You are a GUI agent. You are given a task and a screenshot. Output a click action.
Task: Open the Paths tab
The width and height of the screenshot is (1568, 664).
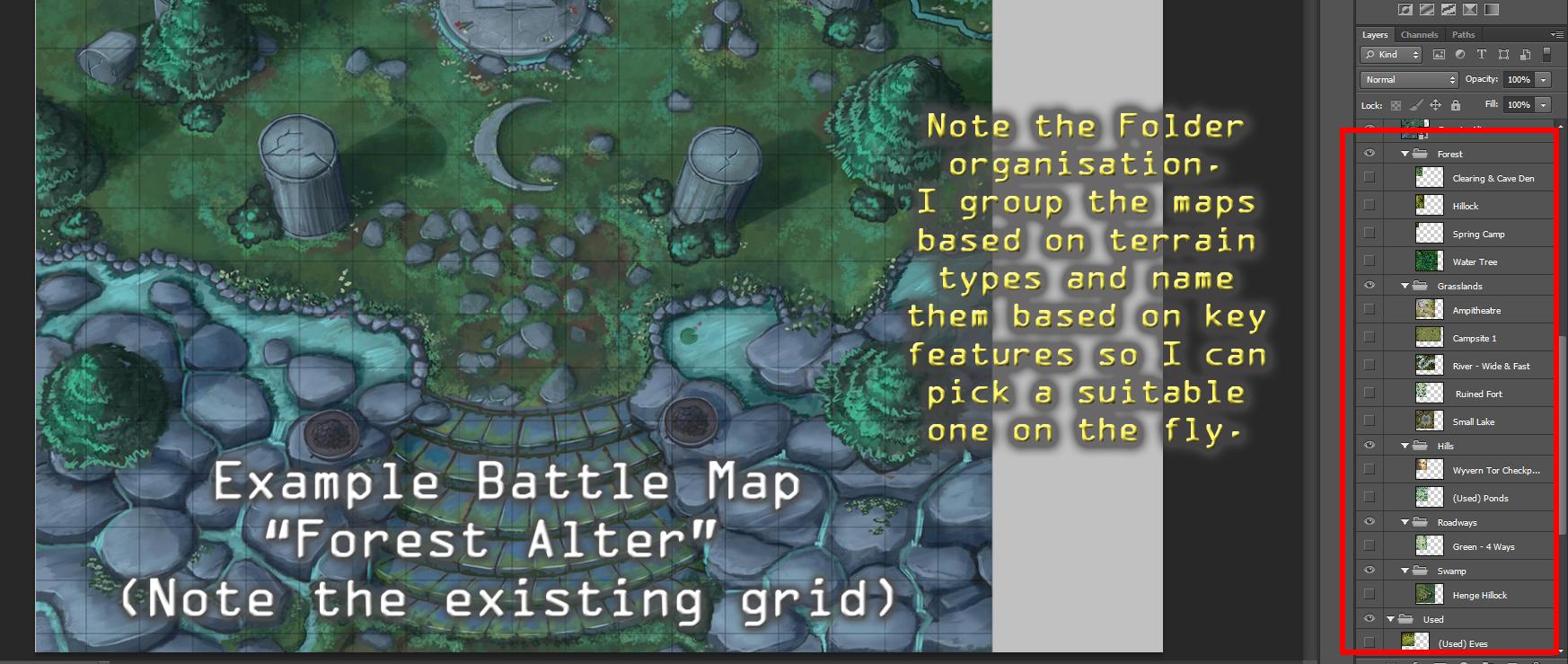pyautogui.click(x=1464, y=35)
